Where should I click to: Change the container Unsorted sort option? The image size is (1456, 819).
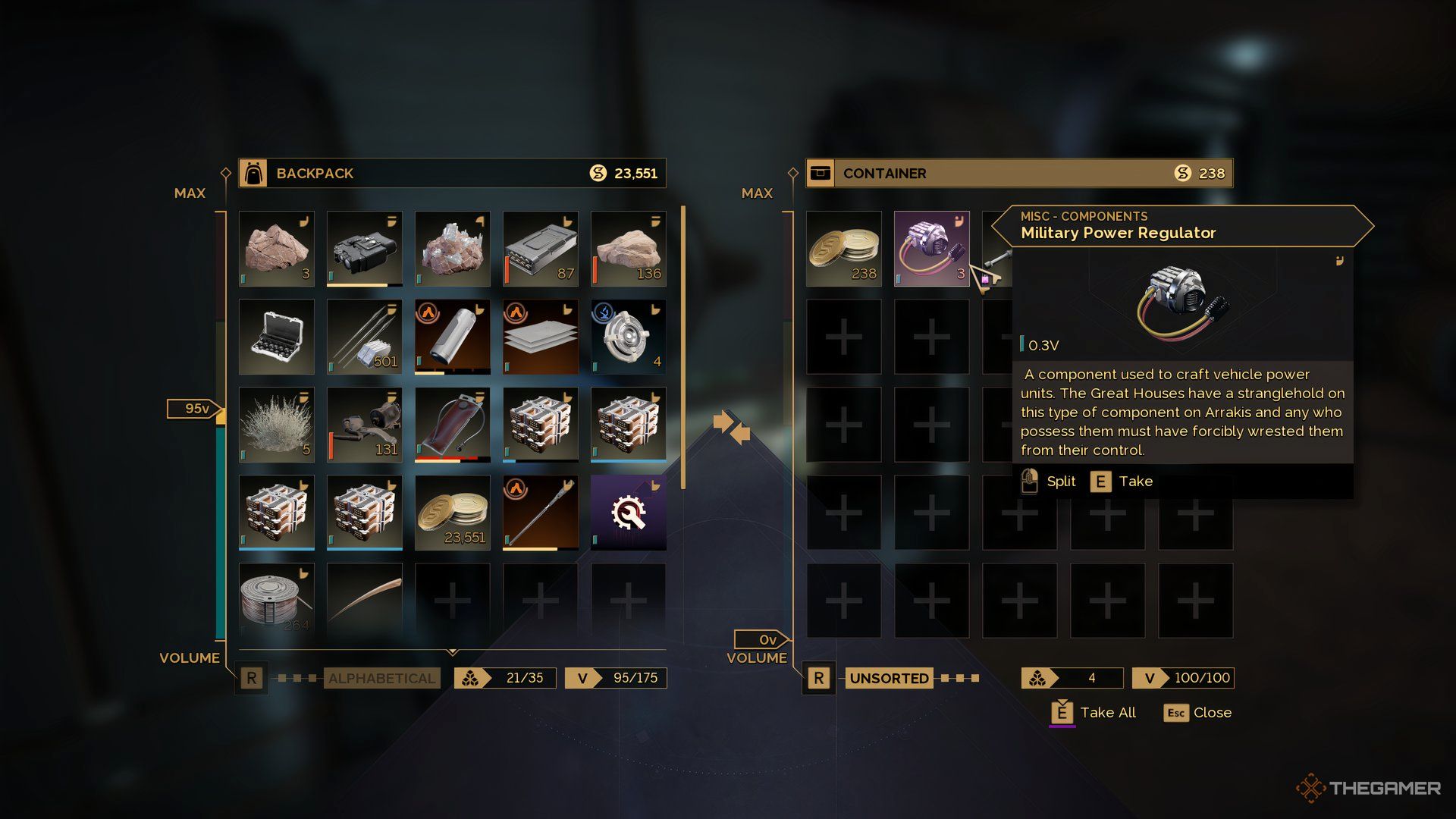point(889,678)
